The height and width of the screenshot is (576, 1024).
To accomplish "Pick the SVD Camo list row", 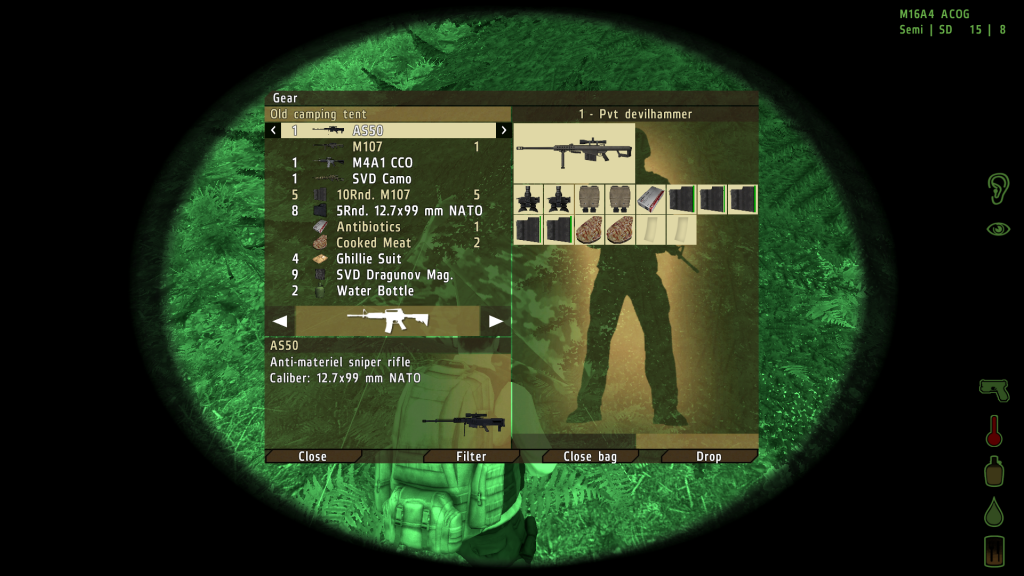I will [x=382, y=179].
